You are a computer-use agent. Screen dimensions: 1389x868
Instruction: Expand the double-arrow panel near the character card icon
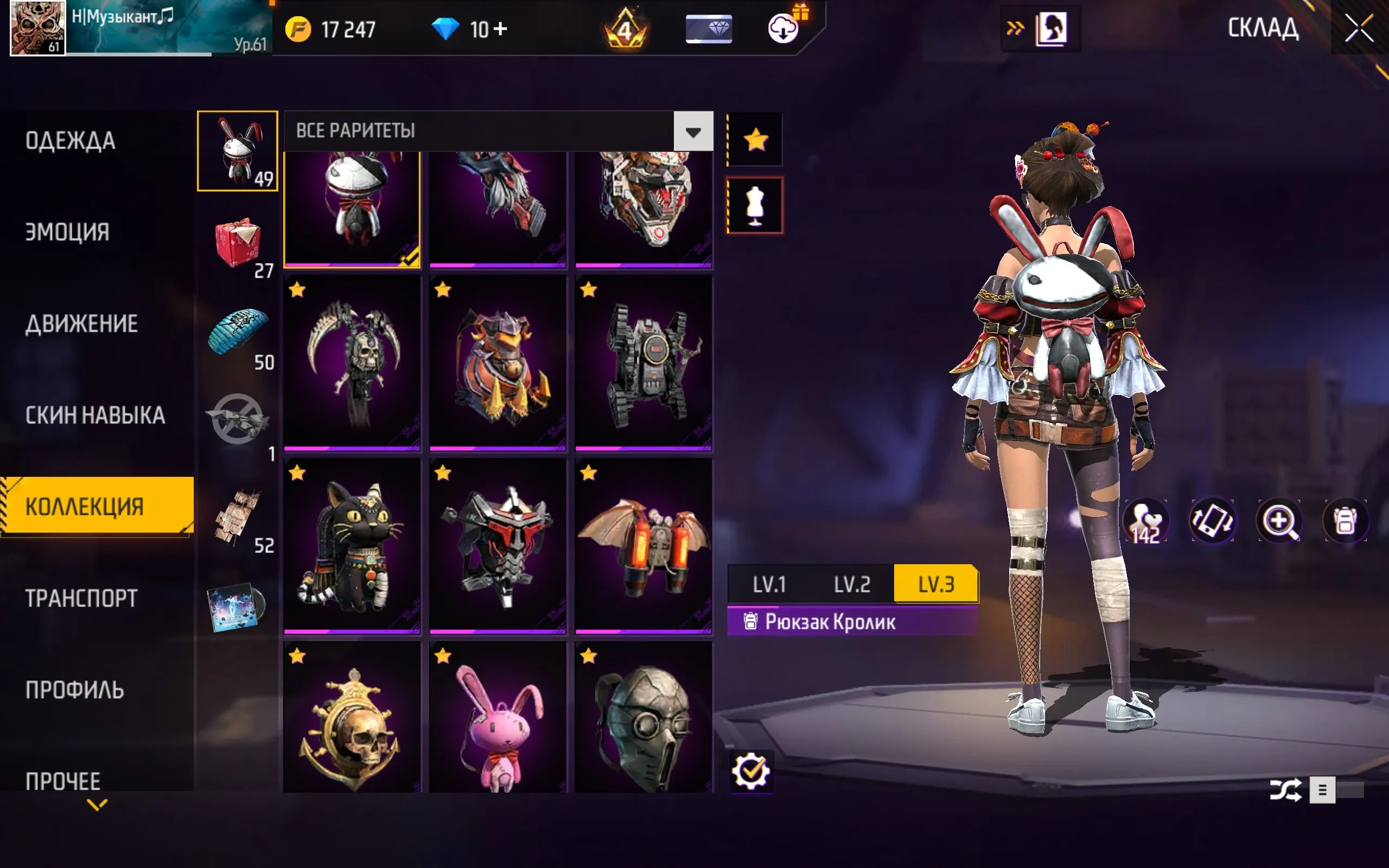pyautogui.click(x=1014, y=27)
